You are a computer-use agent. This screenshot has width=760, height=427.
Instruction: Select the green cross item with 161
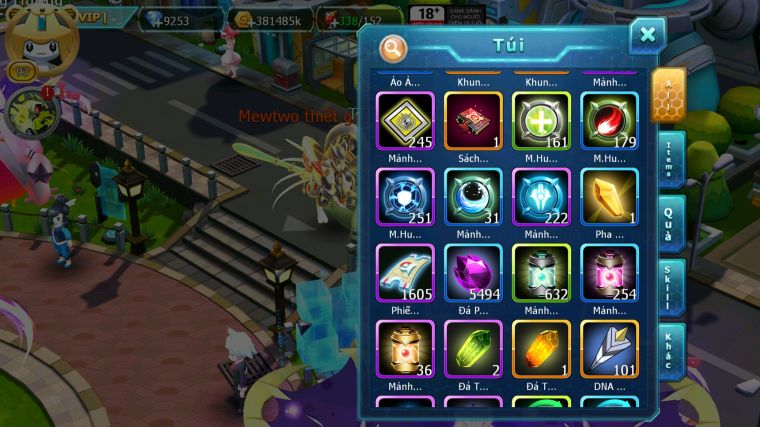[541, 121]
